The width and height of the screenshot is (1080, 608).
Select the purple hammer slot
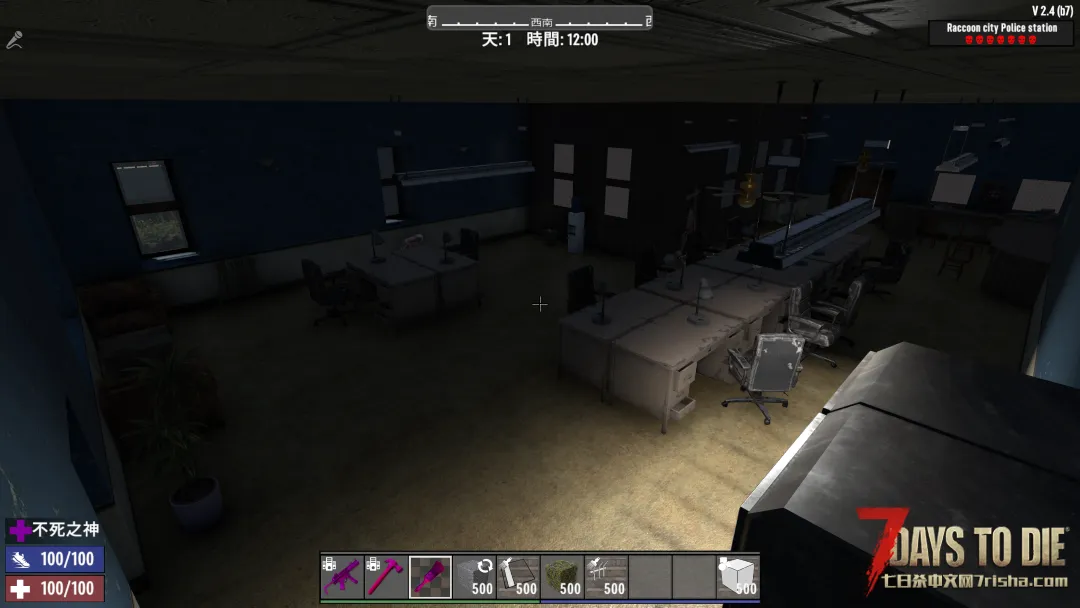tap(387, 577)
